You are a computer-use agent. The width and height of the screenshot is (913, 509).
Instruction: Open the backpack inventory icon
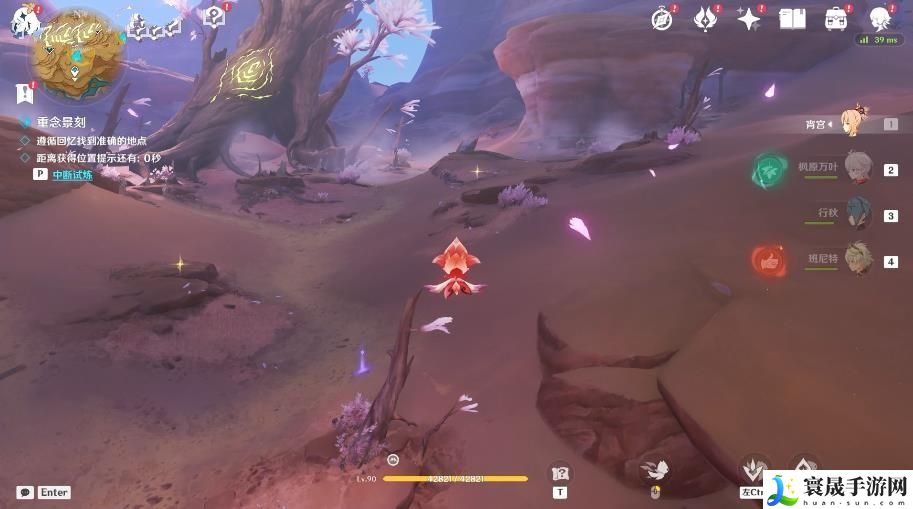pyautogui.click(x=836, y=17)
